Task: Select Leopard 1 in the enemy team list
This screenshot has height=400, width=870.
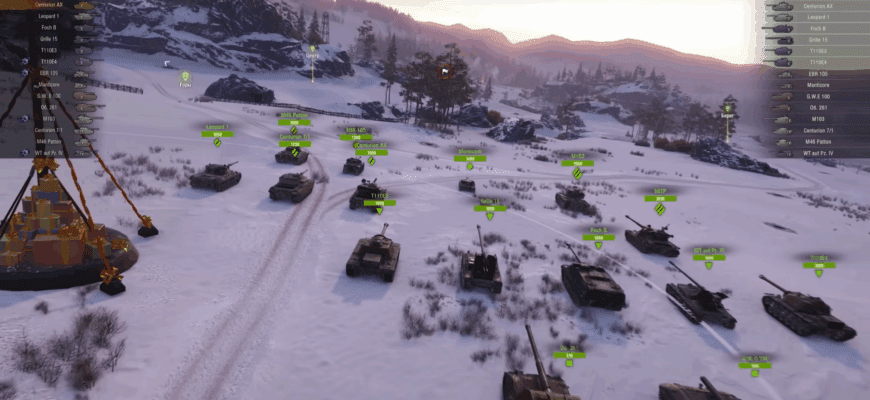Action: click(818, 17)
